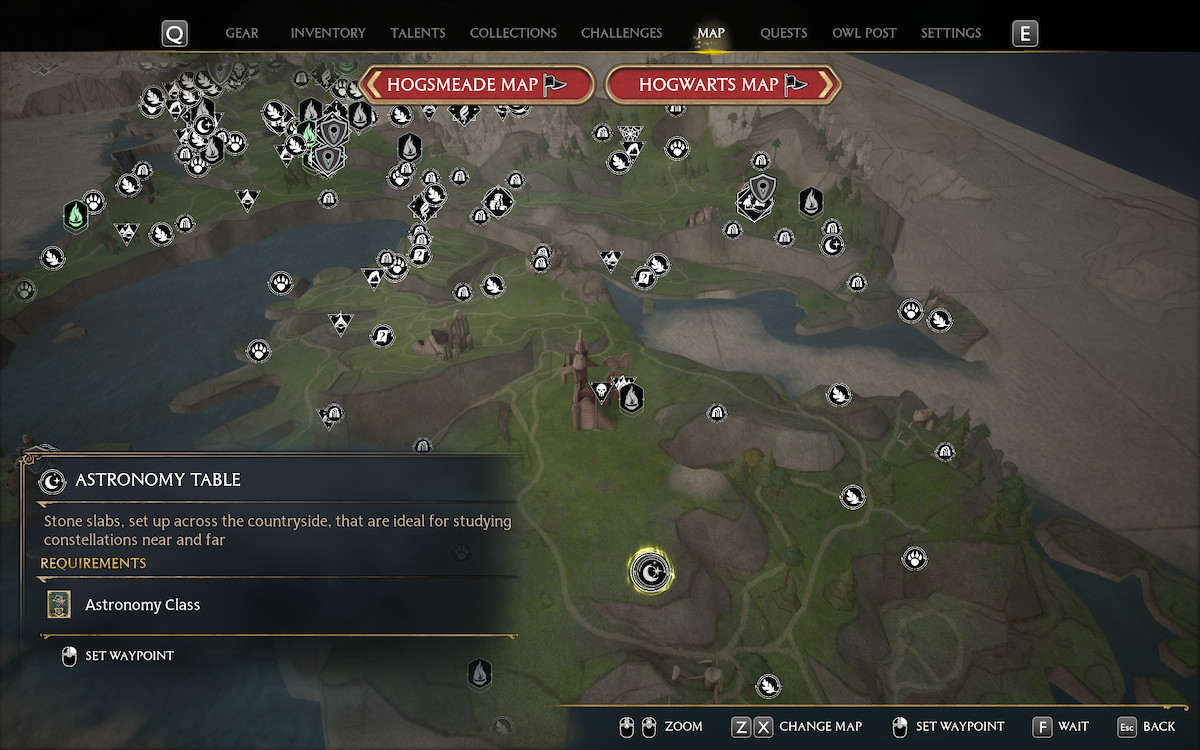The height and width of the screenshot is (750, 1200).
Task: Switch to the Inventory tab
Action: [328, 33]
